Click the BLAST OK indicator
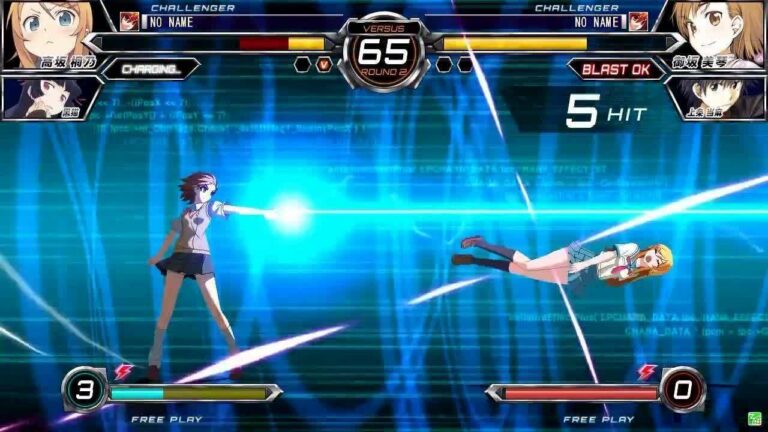This screenshot has width=768, height=432. pos(617,69)
